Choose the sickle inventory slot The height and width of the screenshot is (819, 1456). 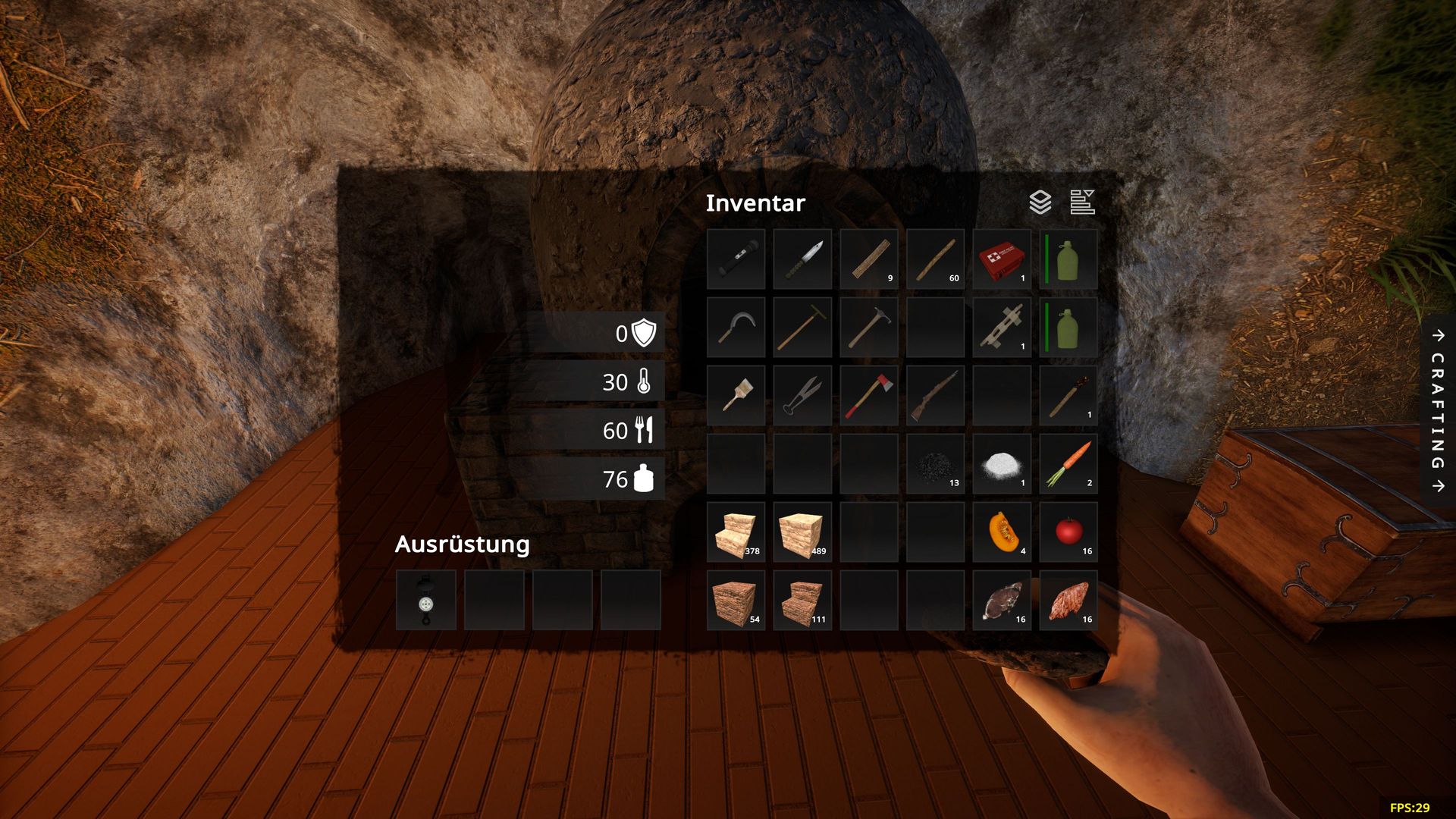pos(736,328)
